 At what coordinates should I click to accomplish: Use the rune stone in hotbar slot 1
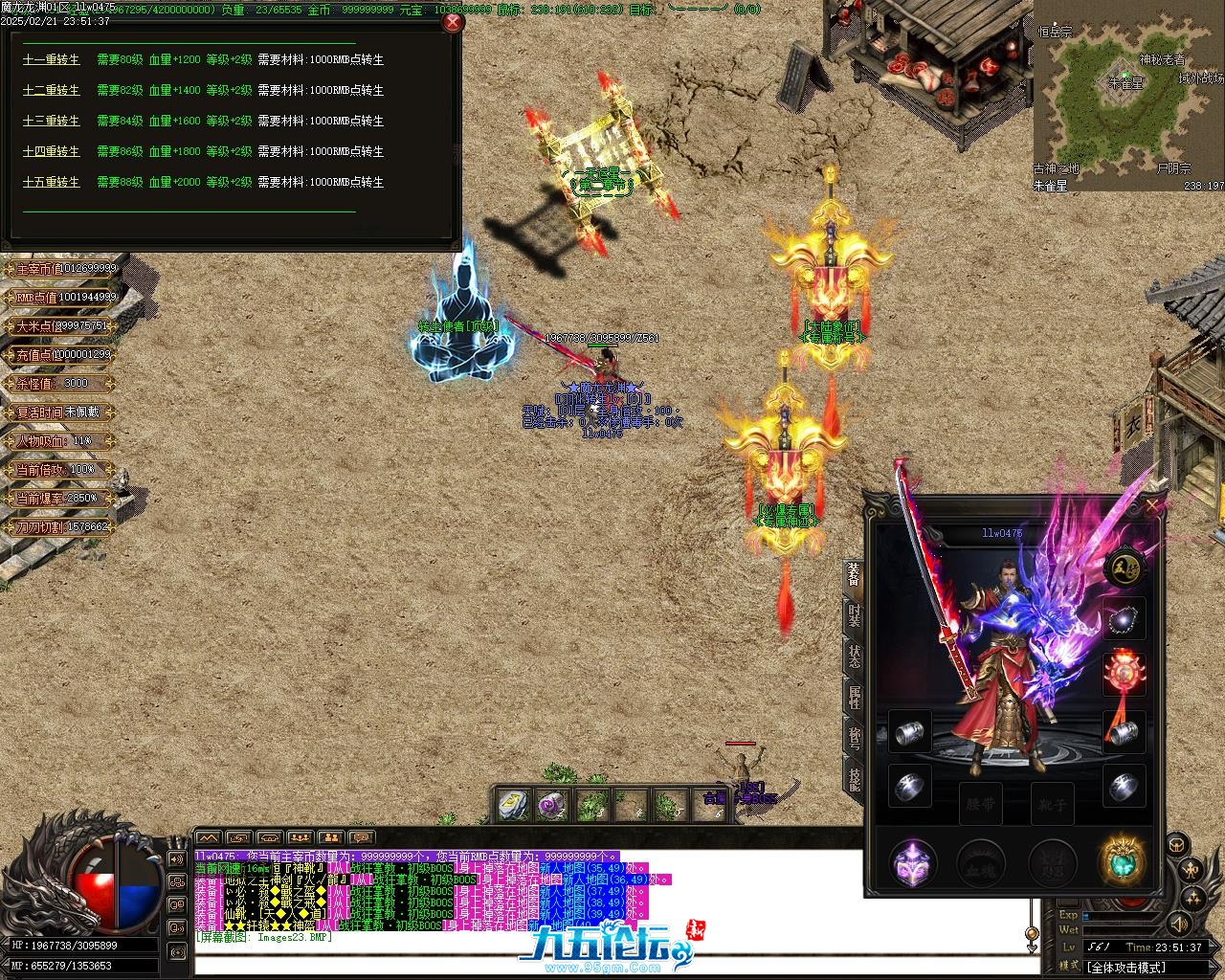click(x=514, y=805)
